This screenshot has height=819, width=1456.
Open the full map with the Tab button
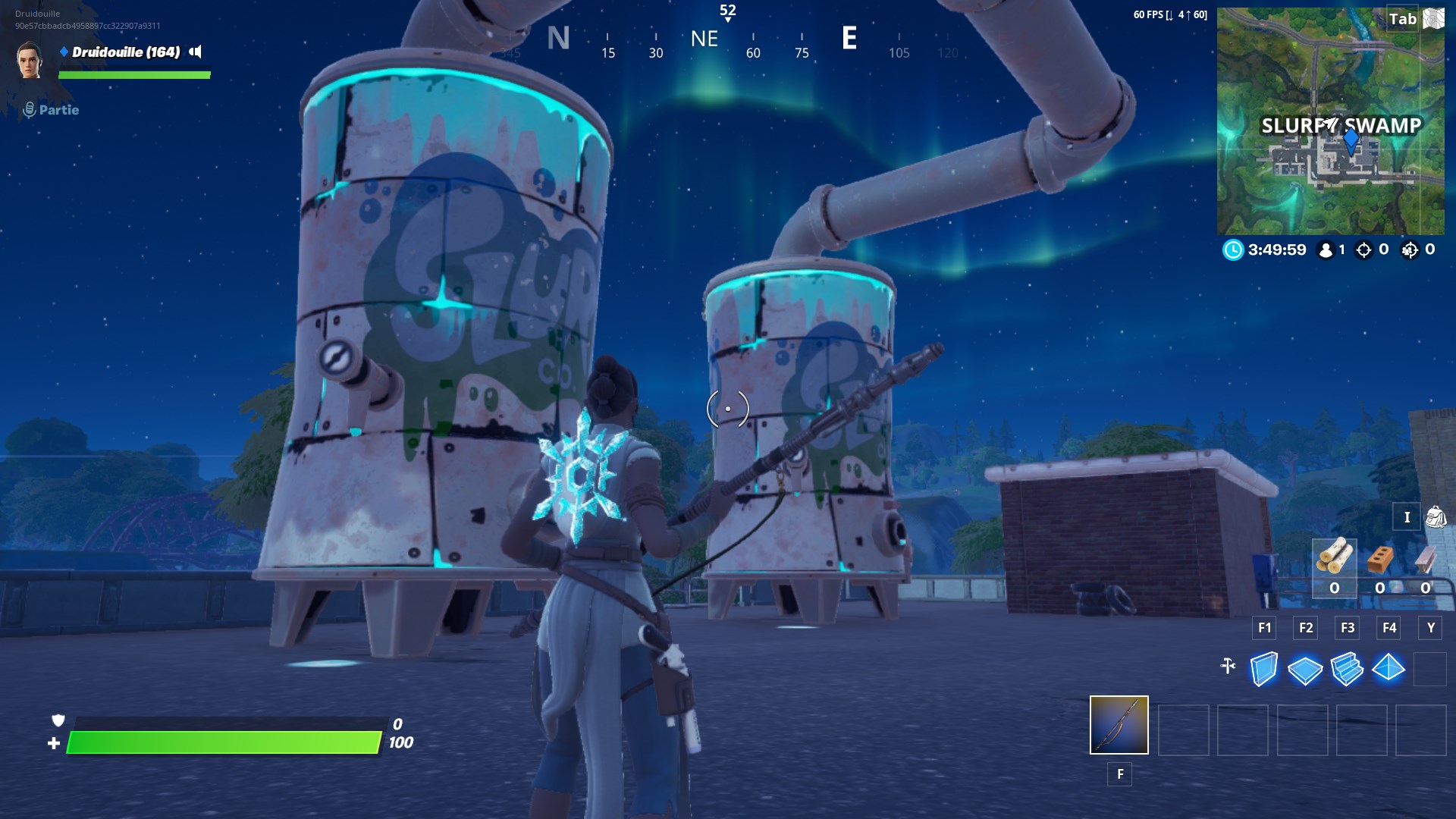point(1401,20)
